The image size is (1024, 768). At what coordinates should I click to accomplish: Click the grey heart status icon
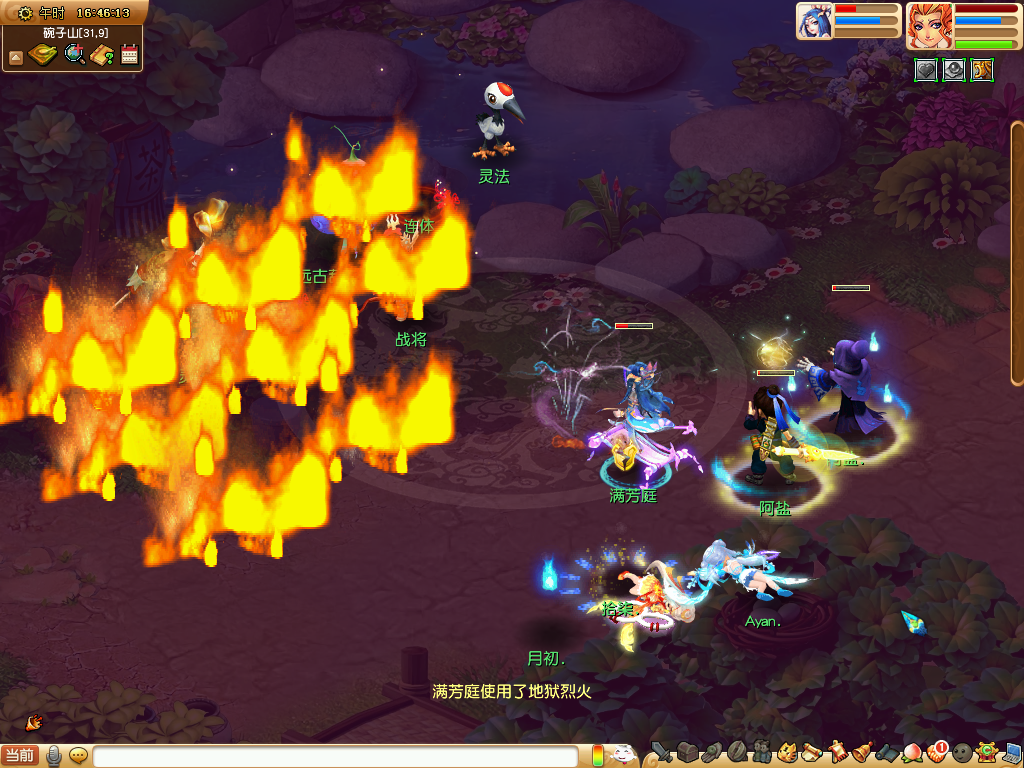click(x=926, y=70)
